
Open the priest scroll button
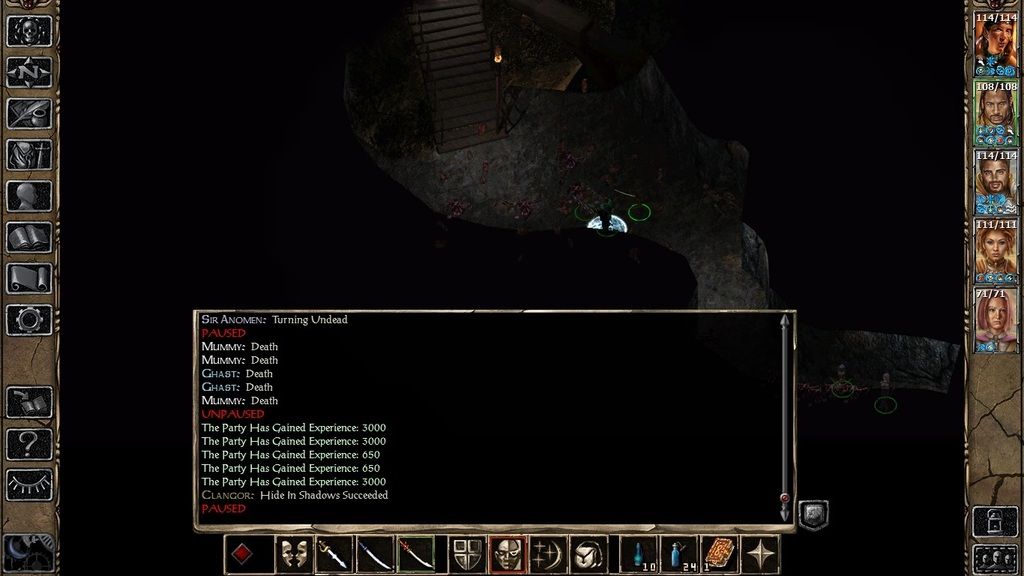click(x=28, y=278)
